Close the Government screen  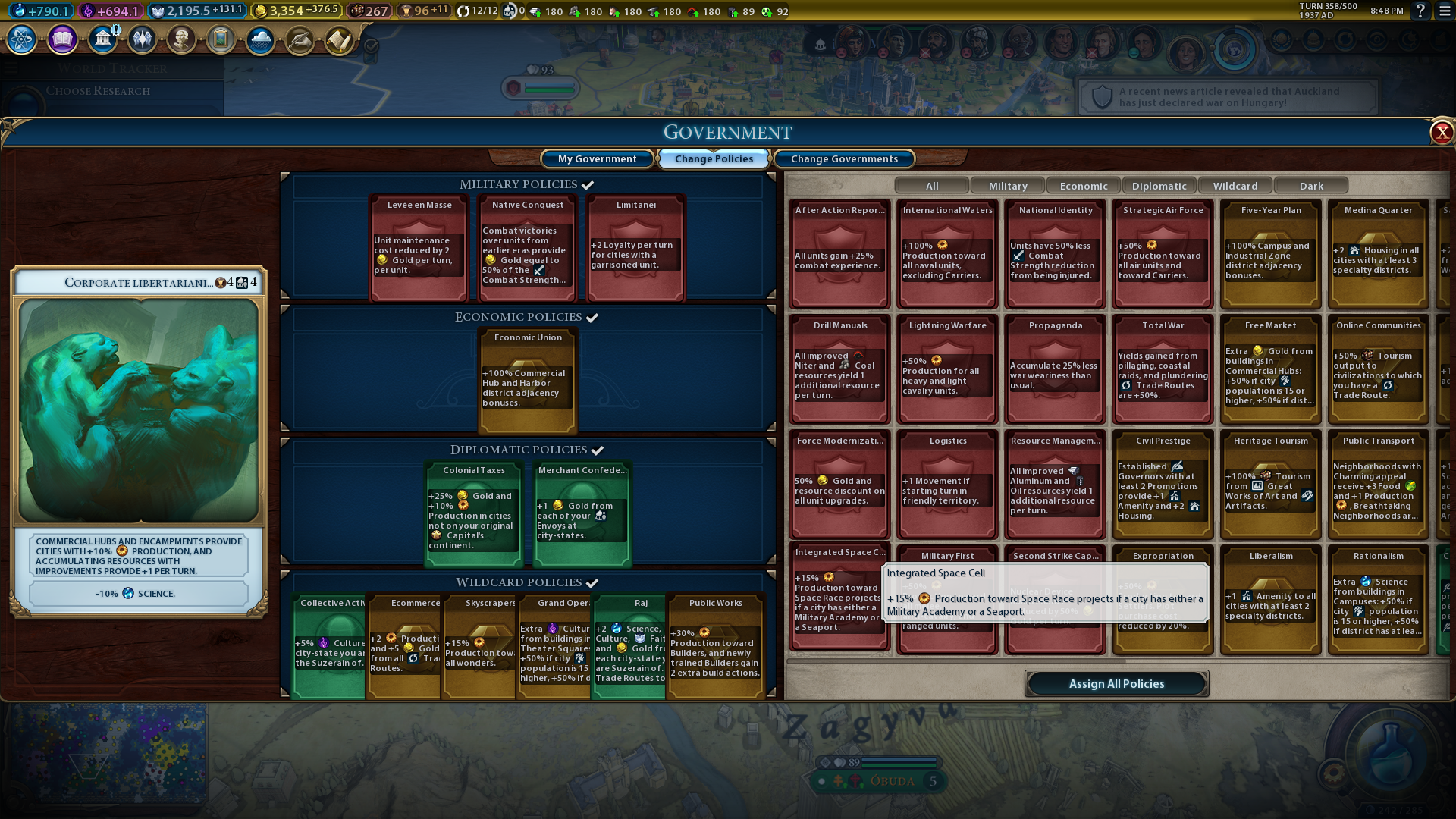point(1441,133)
